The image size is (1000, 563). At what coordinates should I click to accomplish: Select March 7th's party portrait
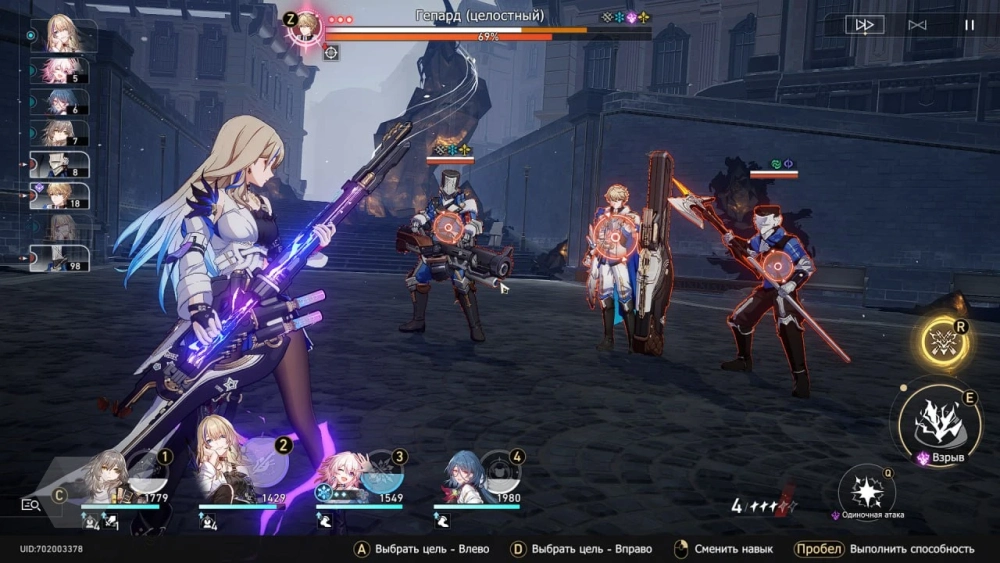pos(347,477)
